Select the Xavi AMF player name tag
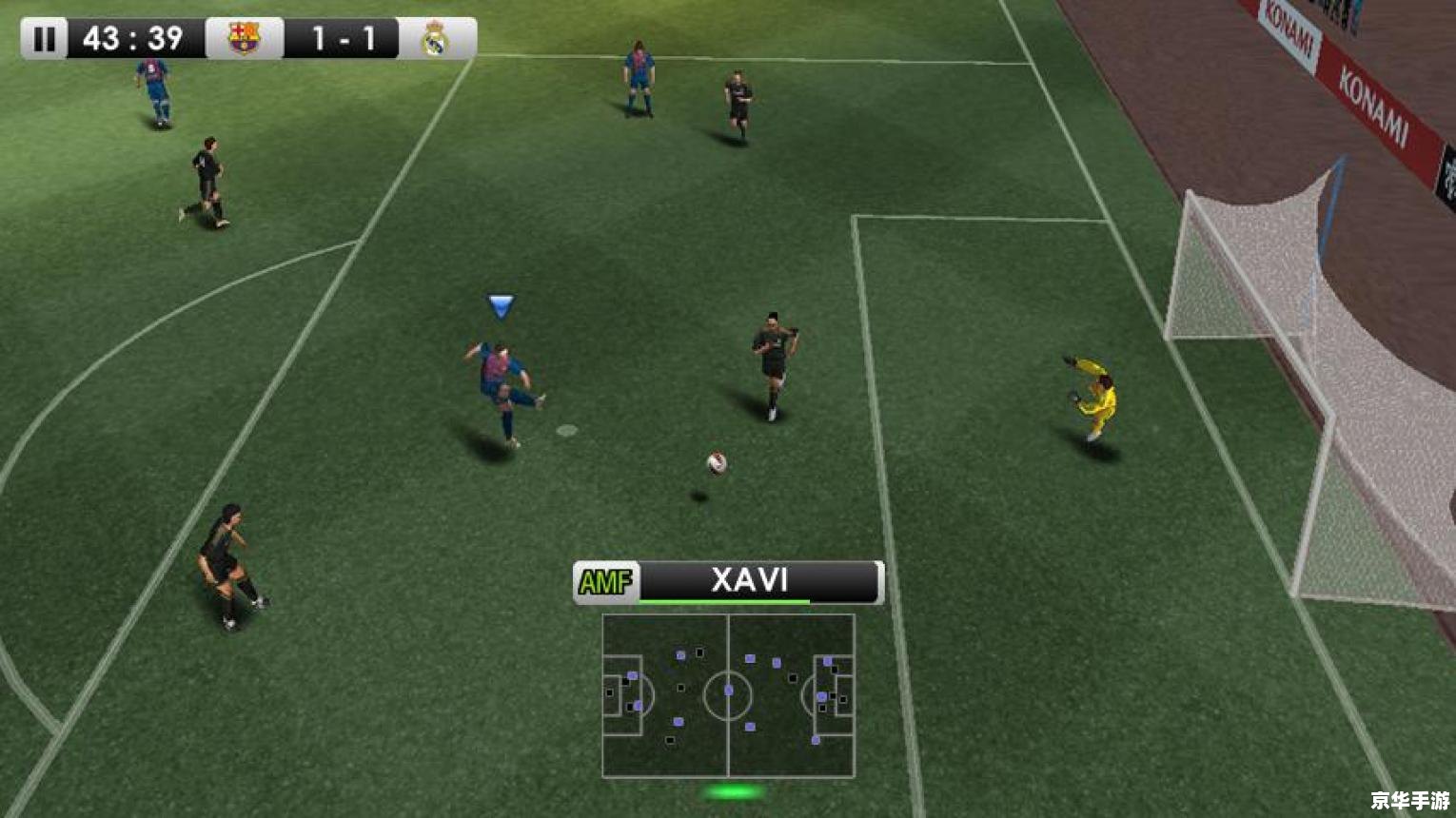 click(728, 581)
